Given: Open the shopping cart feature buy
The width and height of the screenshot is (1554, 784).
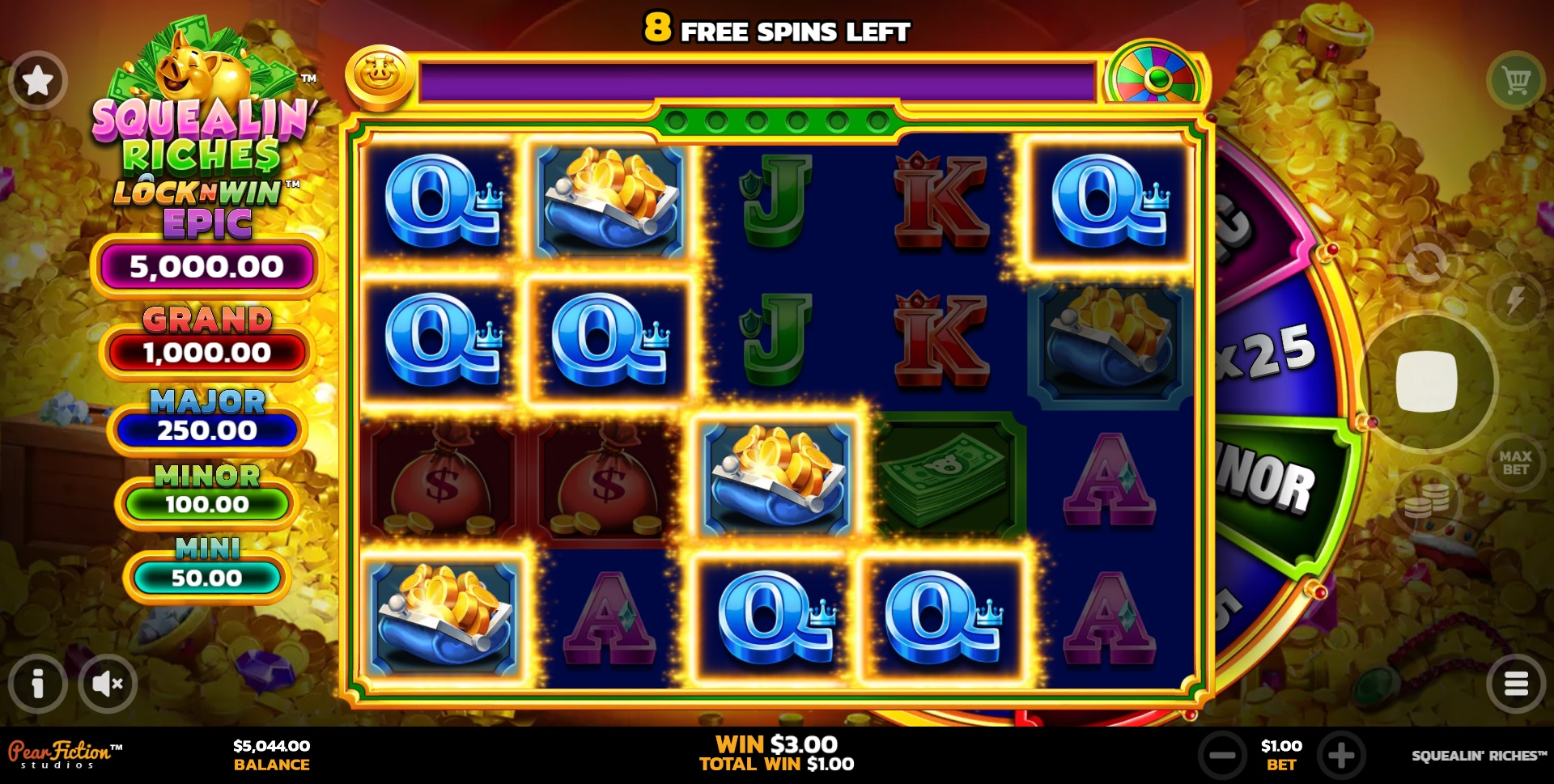Looking at the screenshot, I should coord(1517,78).
